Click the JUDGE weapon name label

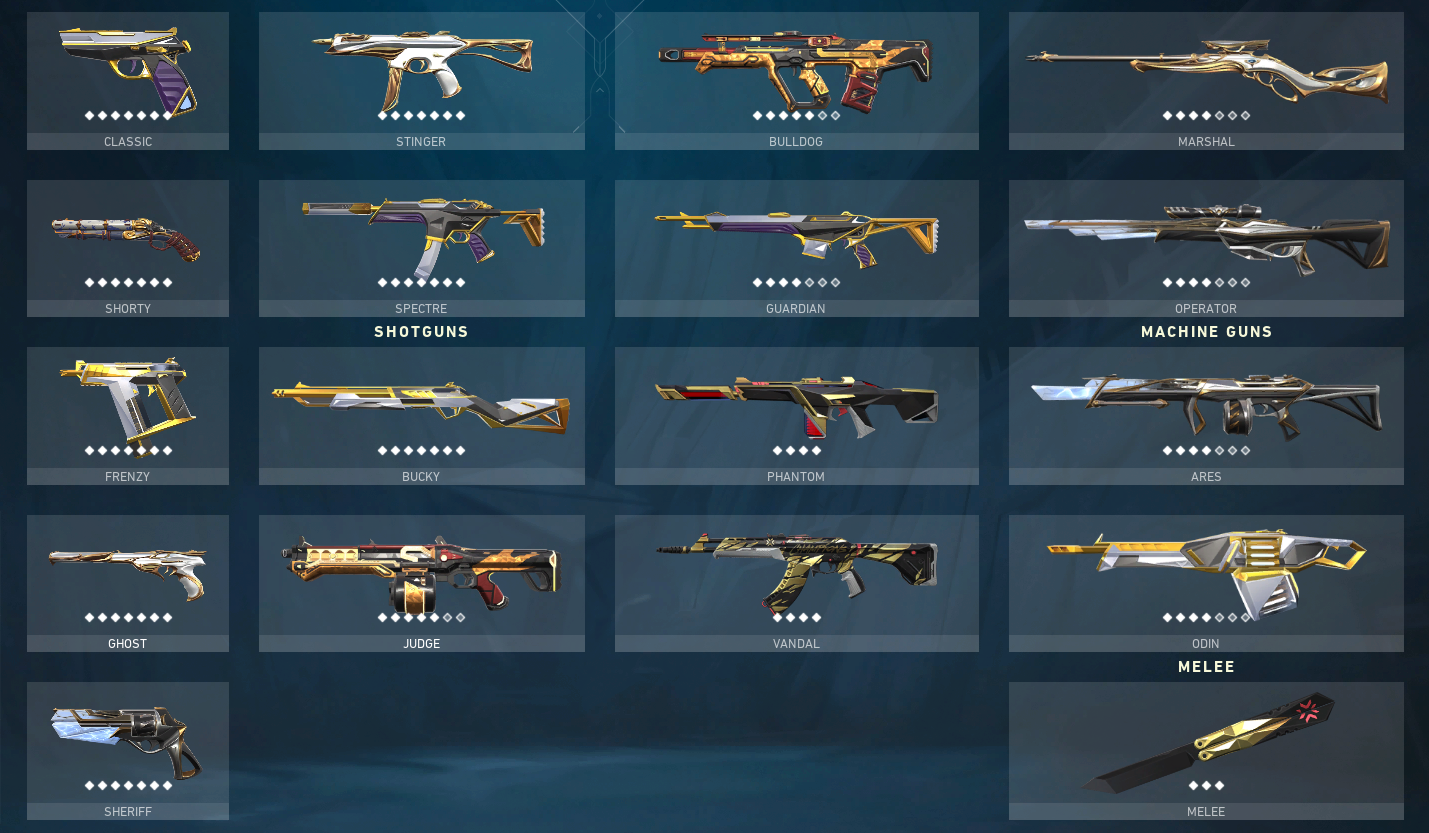click(x=421, y=643)
